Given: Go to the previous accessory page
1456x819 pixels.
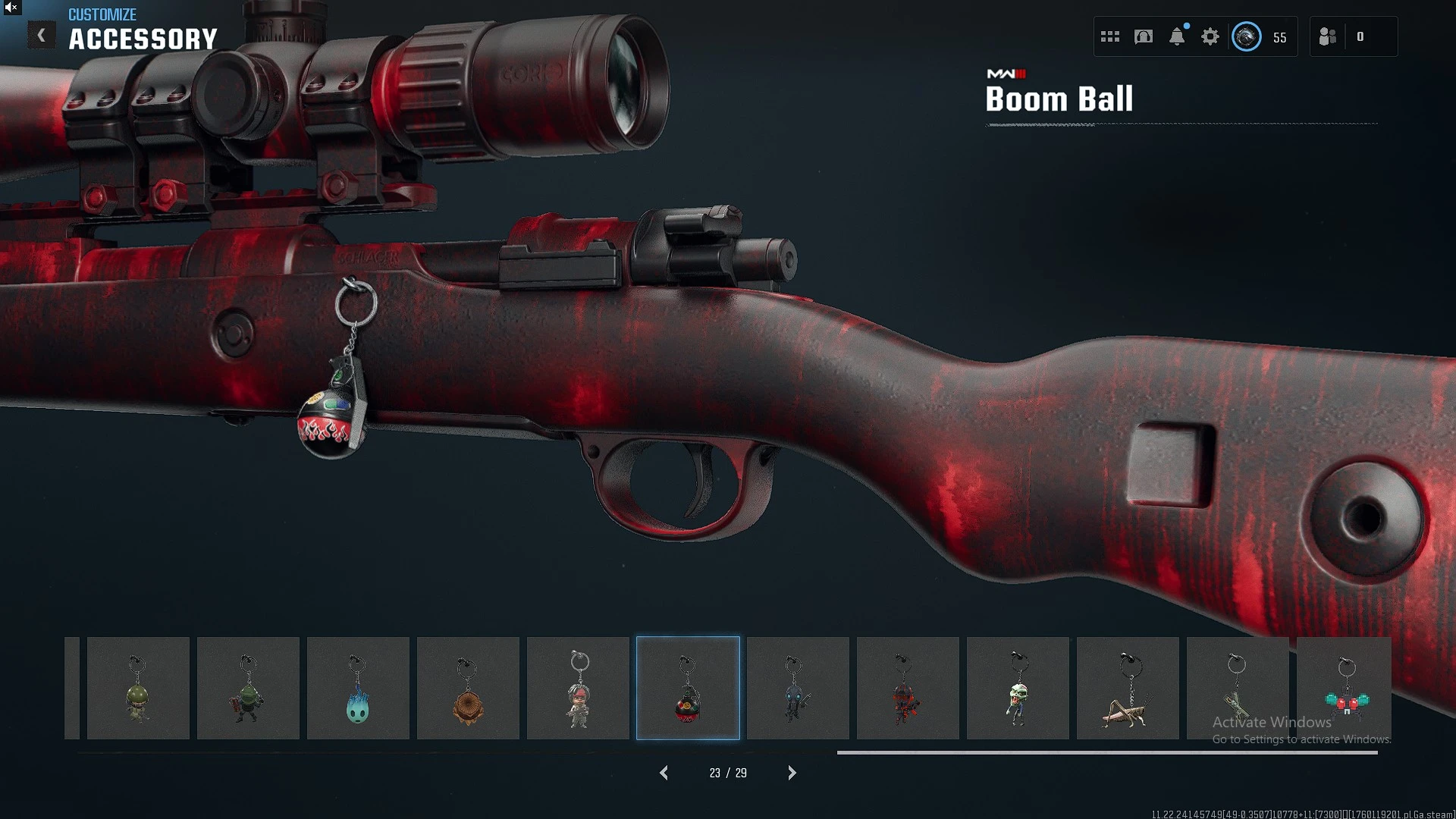Looking at the screenshot, I should (x=664, y=773).
